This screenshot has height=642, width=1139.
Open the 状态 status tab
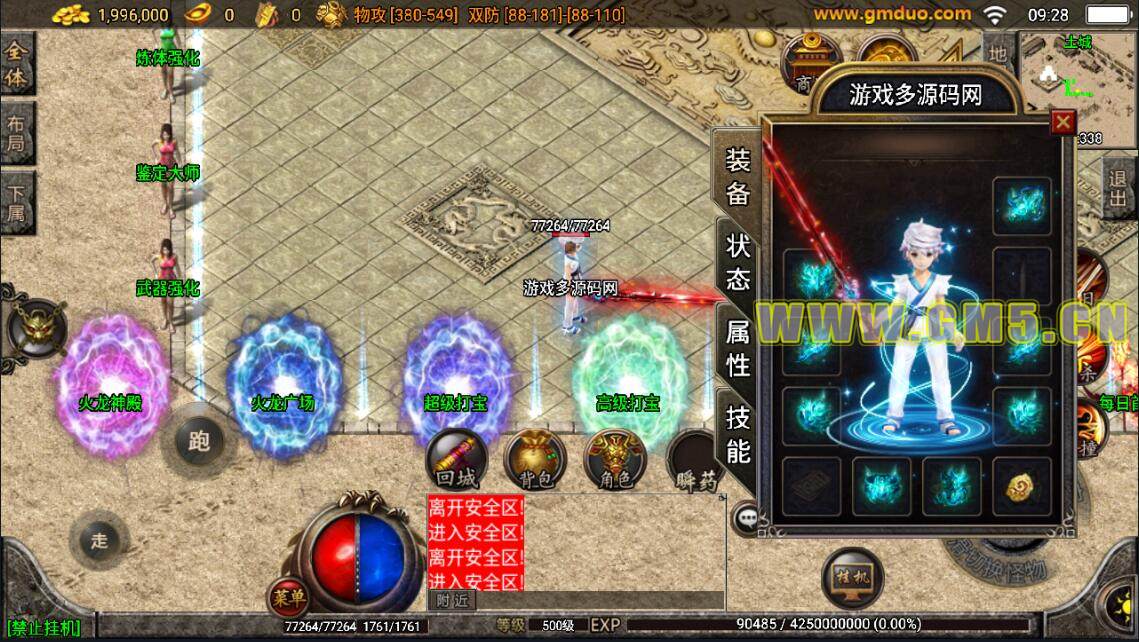738,261
